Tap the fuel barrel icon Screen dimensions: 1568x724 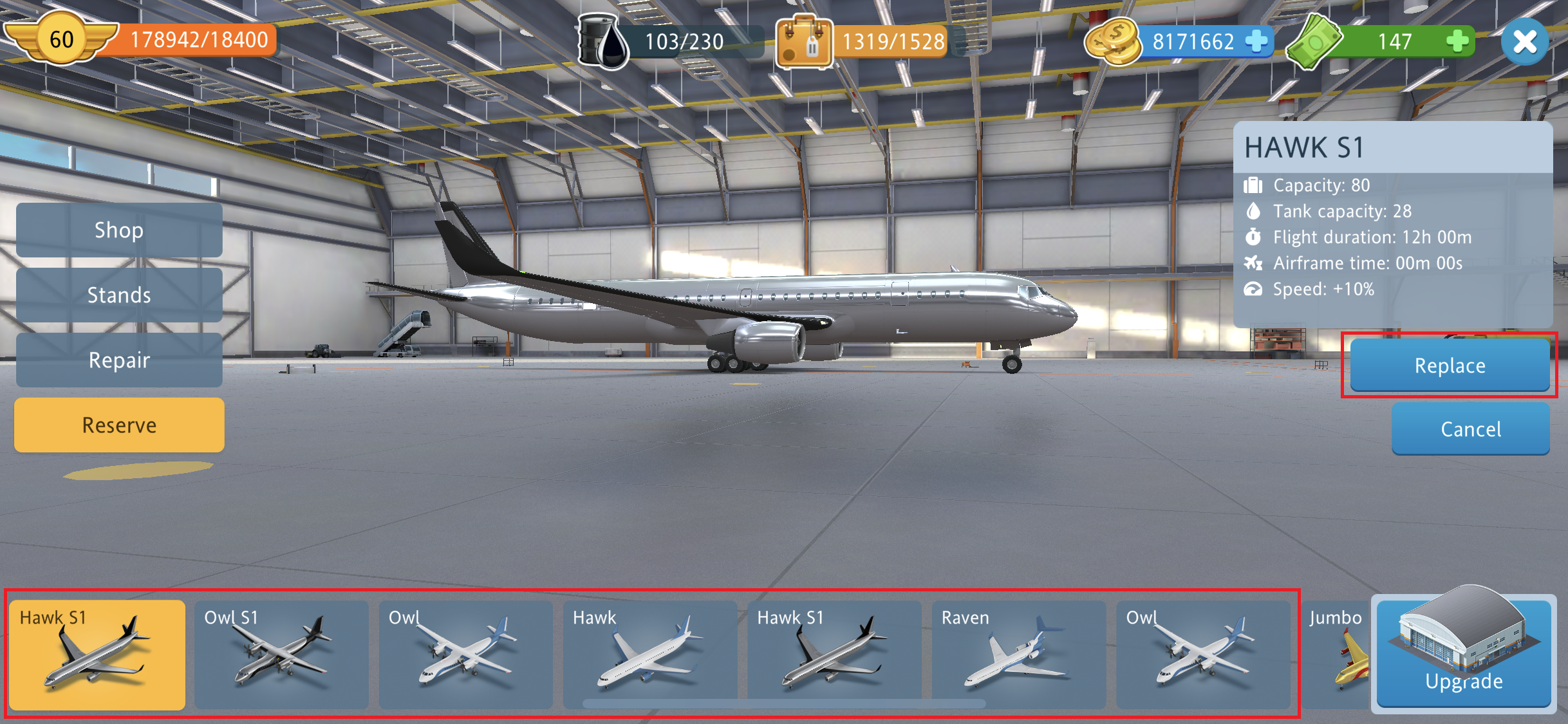coord(602,41)
